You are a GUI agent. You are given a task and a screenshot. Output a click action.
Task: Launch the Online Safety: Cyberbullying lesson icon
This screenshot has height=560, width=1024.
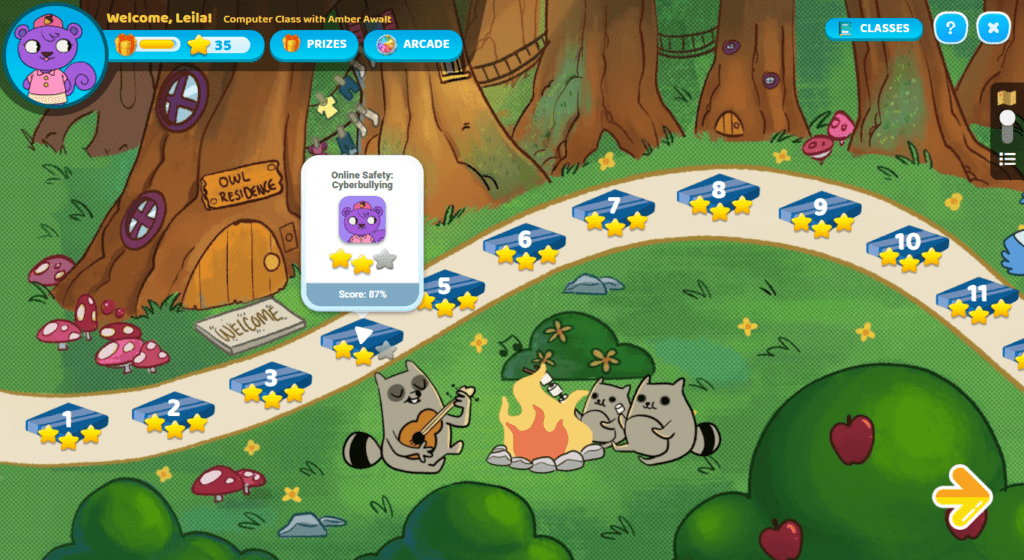click(x=362, y=219)
